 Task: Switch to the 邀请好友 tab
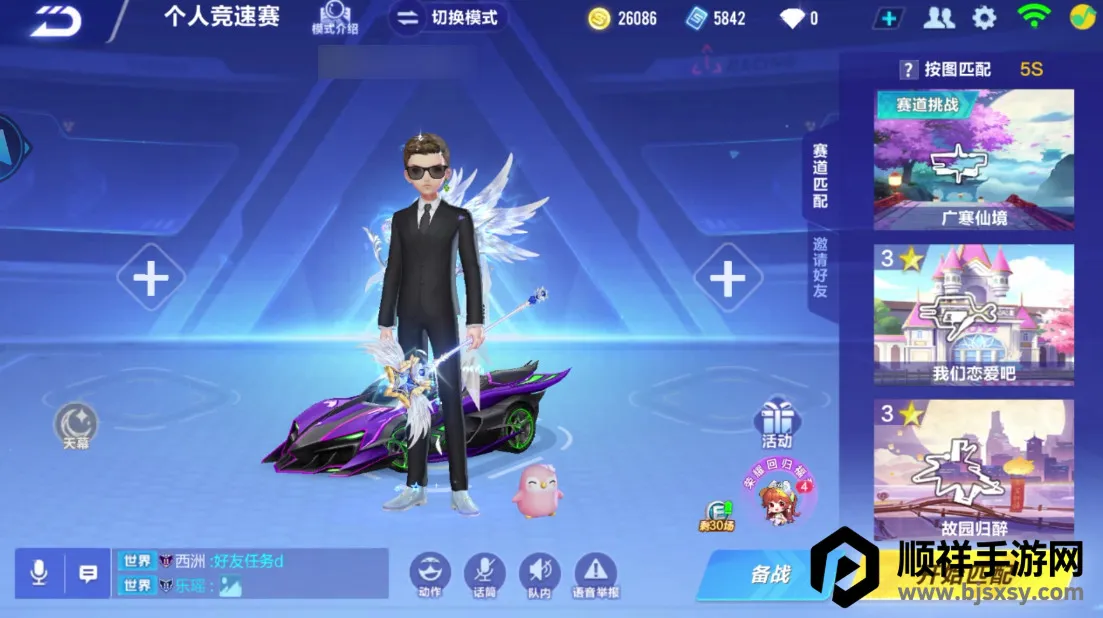point(820,268)
